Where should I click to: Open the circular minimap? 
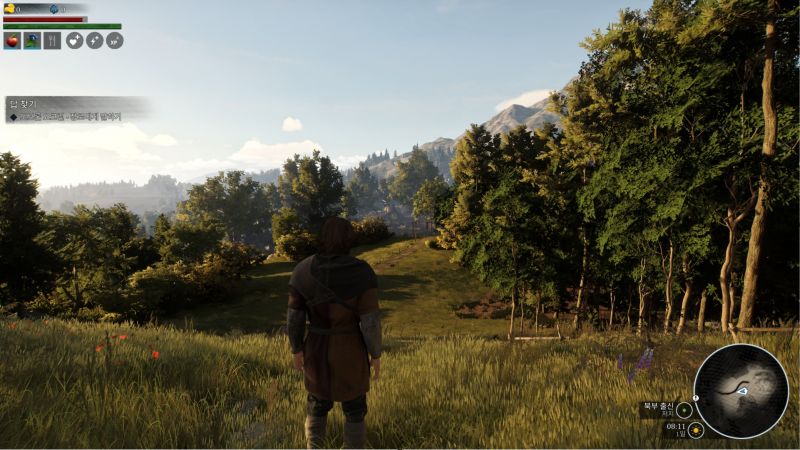click(741, 391)
